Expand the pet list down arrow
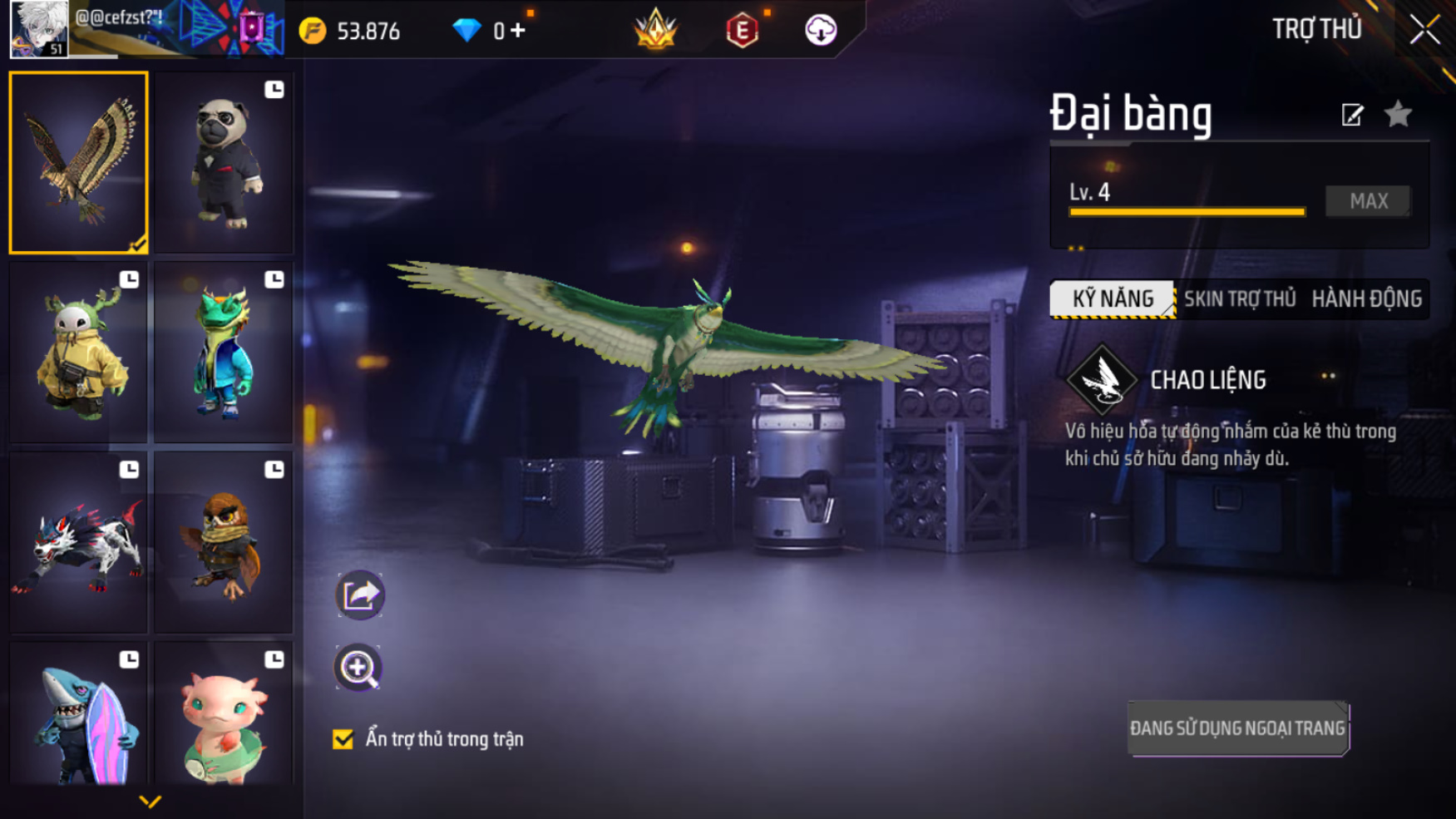The image size is (1456, 819). point(150,802)
